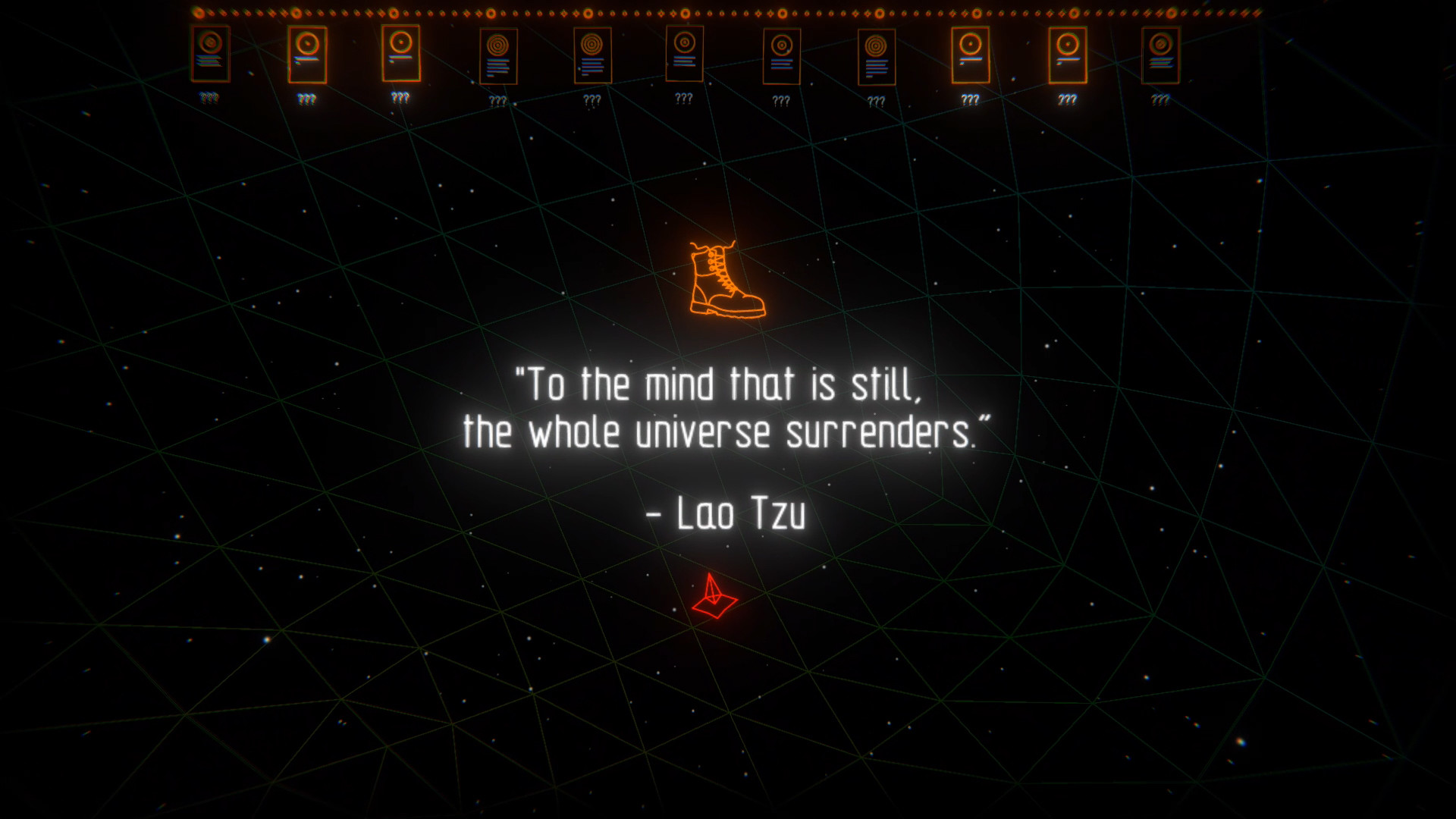Switch to the eighth chapter card
This screenshot has width=1456, height=819.
click(x=876, y=57)
